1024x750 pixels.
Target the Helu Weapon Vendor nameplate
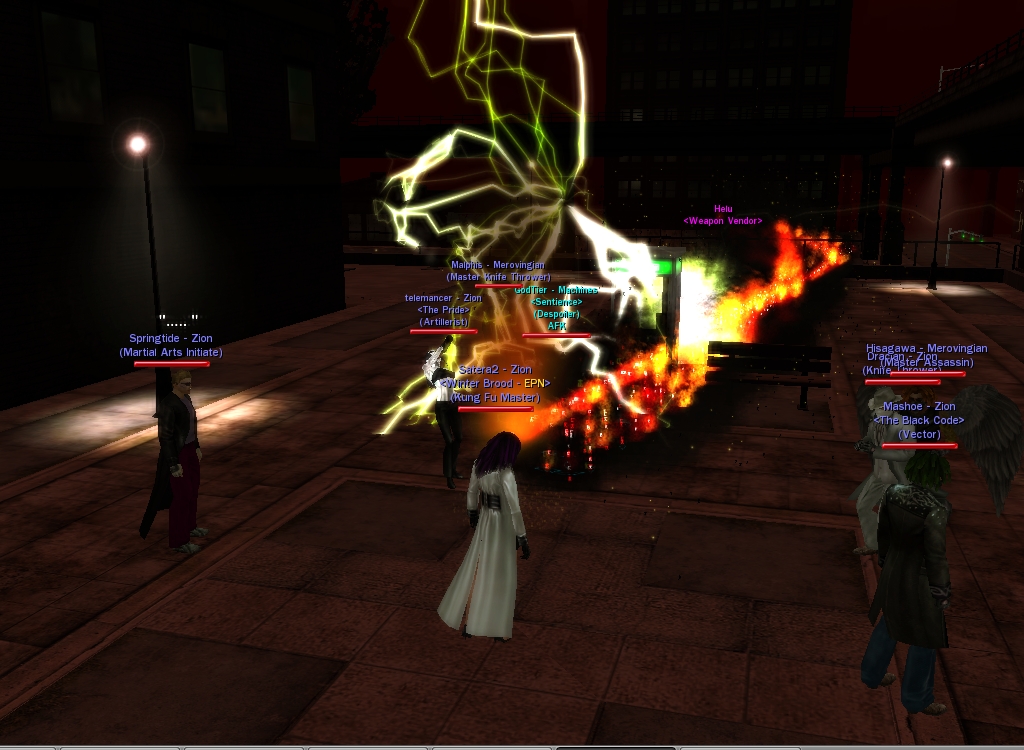tap(722, 215)
